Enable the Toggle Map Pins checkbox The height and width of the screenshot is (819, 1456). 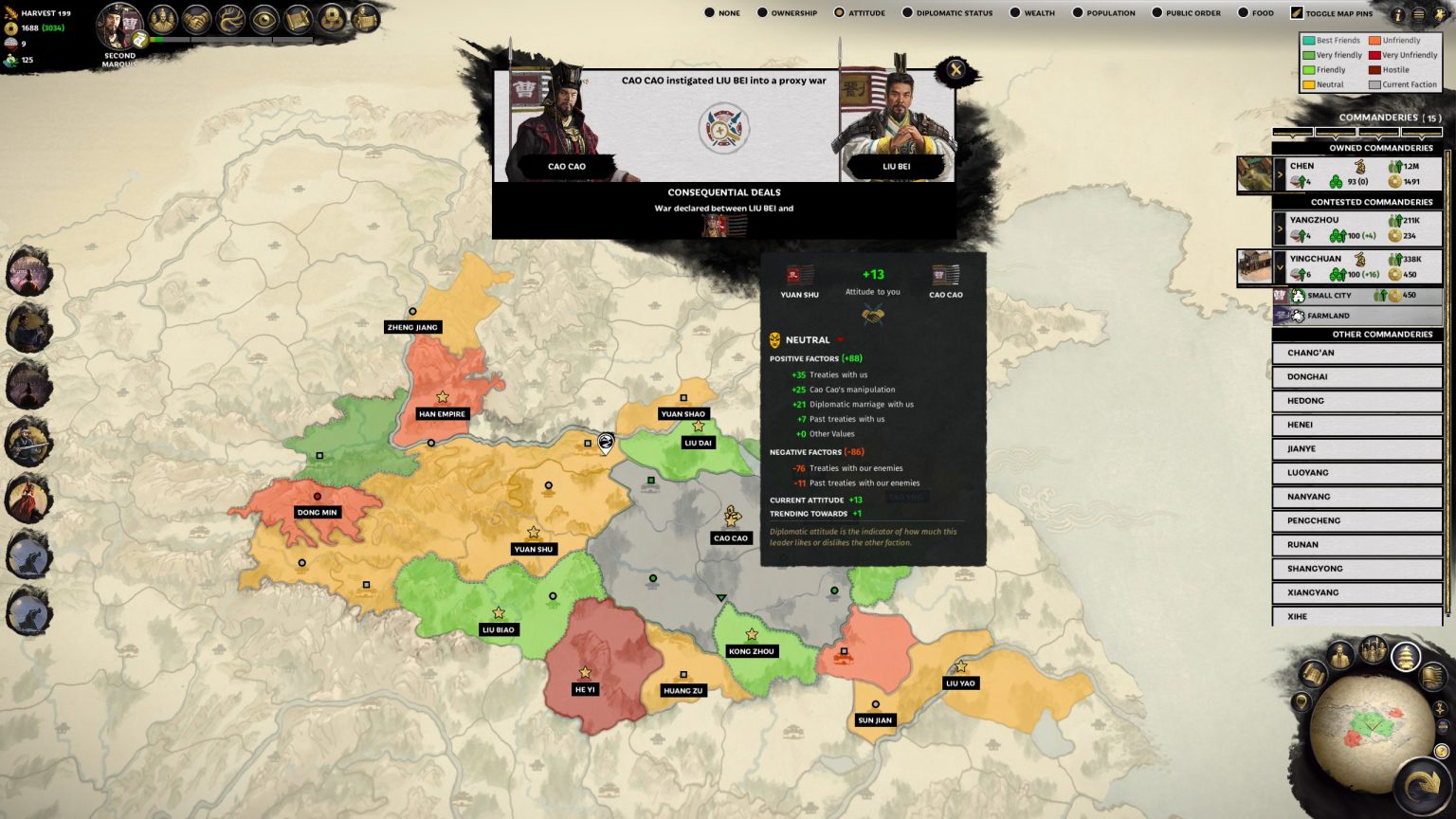[x=1295, y=12]
